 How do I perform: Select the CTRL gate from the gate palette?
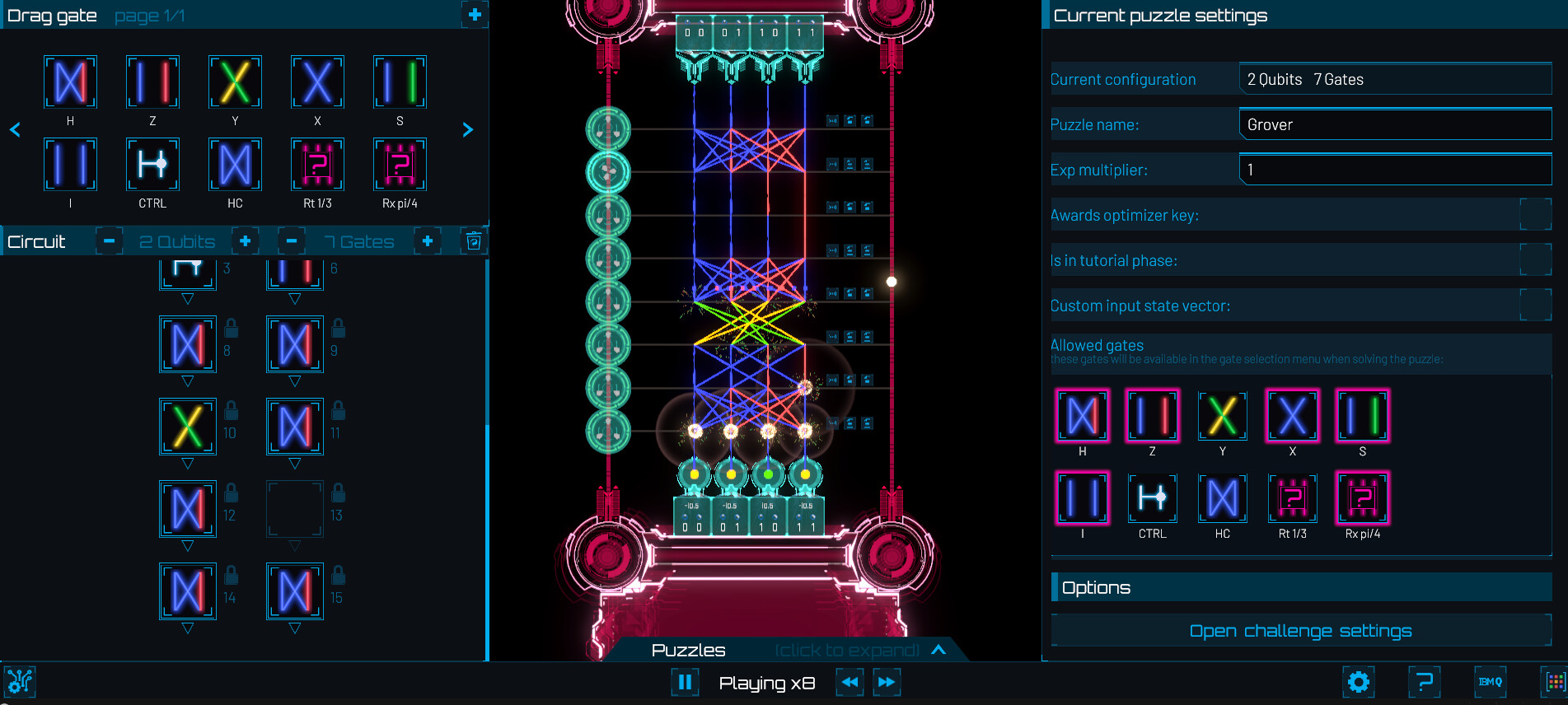click(152, 165)
